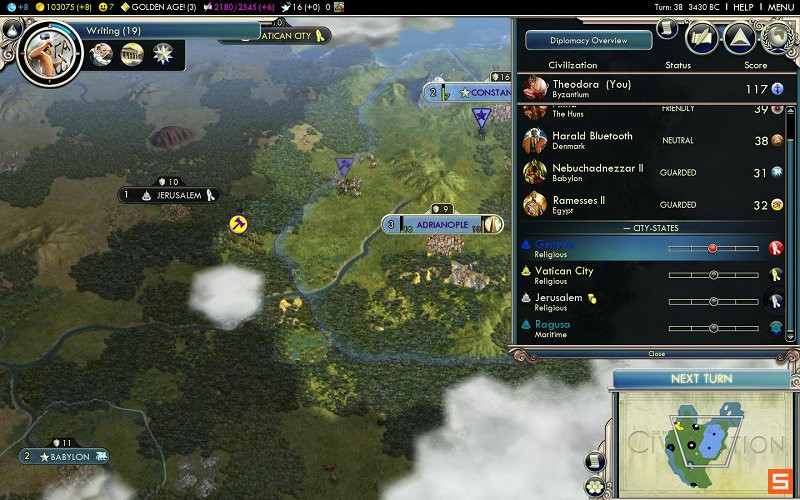Open the triangle-icon panel button
800x500 pixels.
(738, 38)
